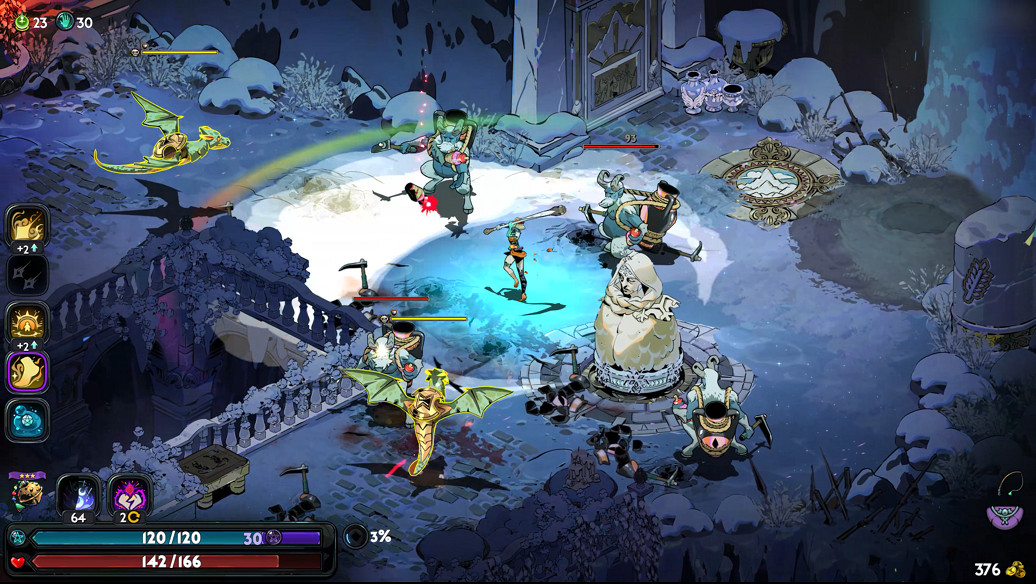Select the golden wind attack boon icon
Viewport: 1036px width, 584px height.
tap(27, 226)
